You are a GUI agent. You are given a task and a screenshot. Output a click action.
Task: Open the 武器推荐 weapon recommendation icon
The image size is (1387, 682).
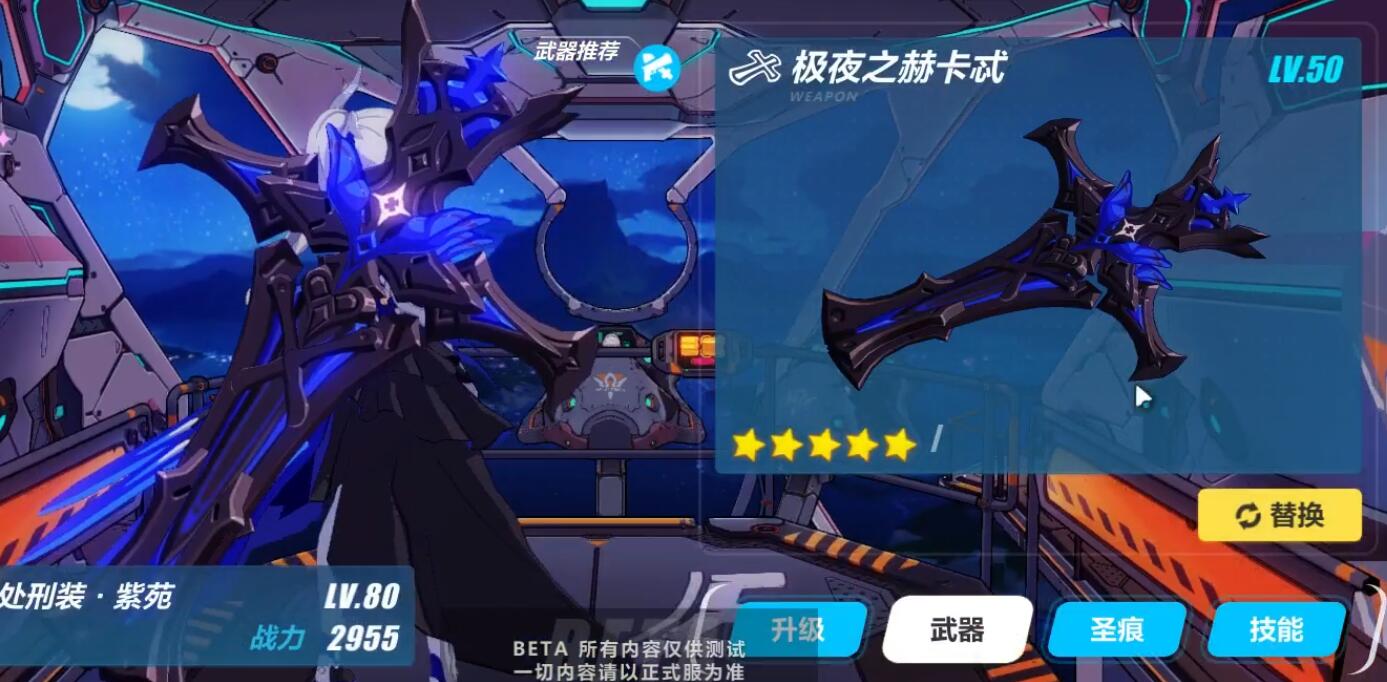point(657,68)
